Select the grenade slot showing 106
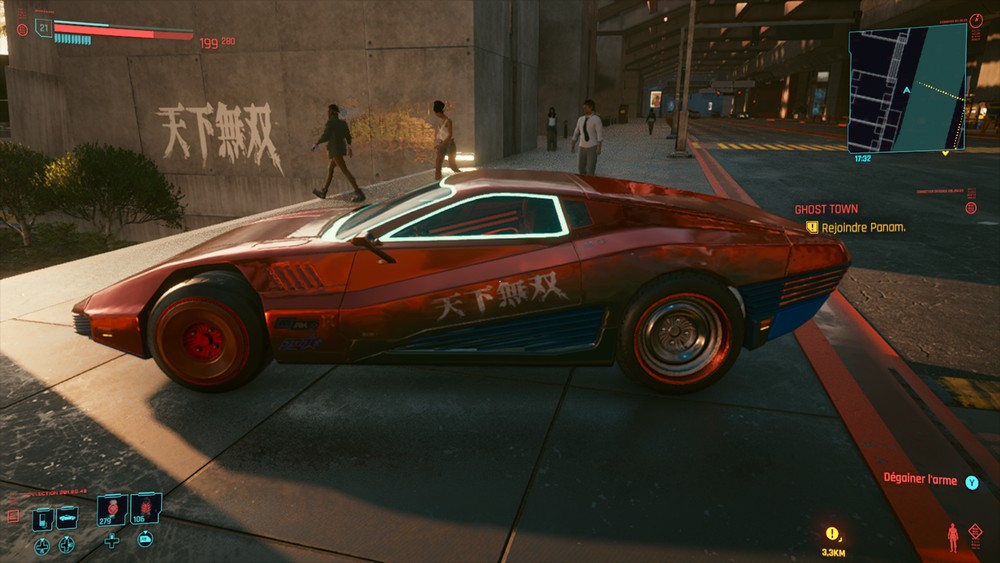The height and width of the screenshot is (563, 1000). point(145,509)
